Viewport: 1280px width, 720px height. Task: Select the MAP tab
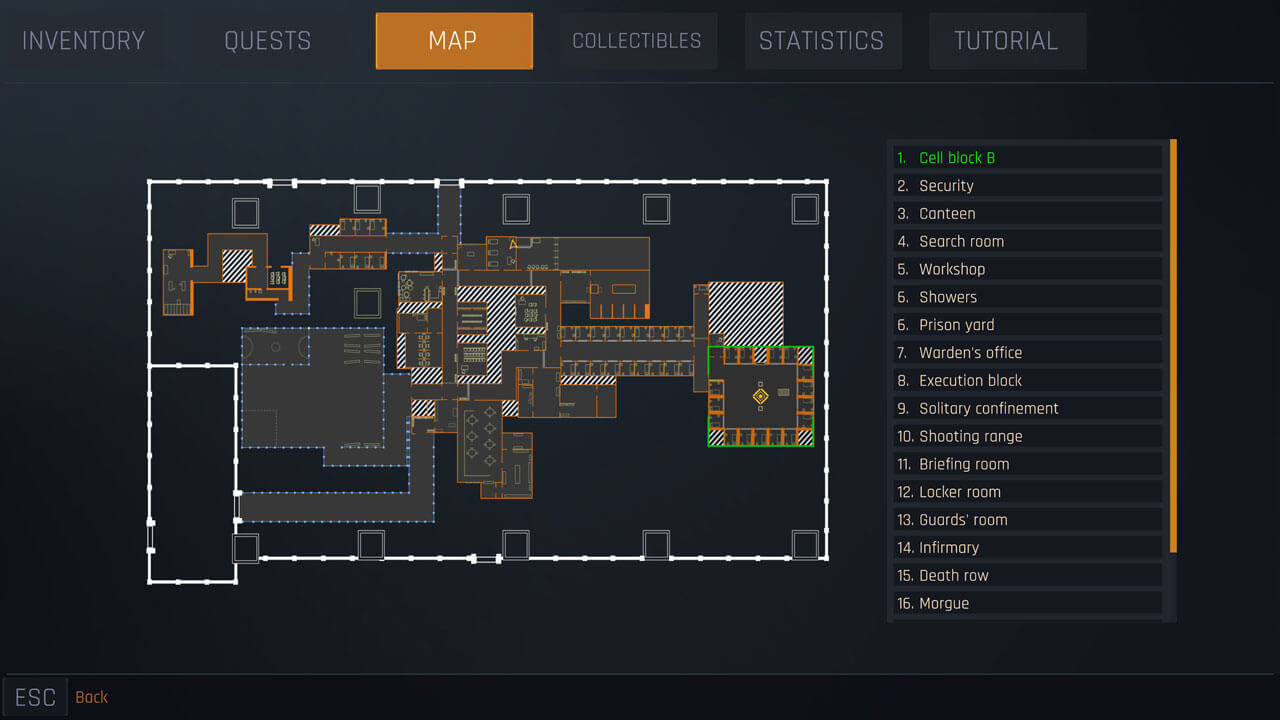[x=453, y=40]
